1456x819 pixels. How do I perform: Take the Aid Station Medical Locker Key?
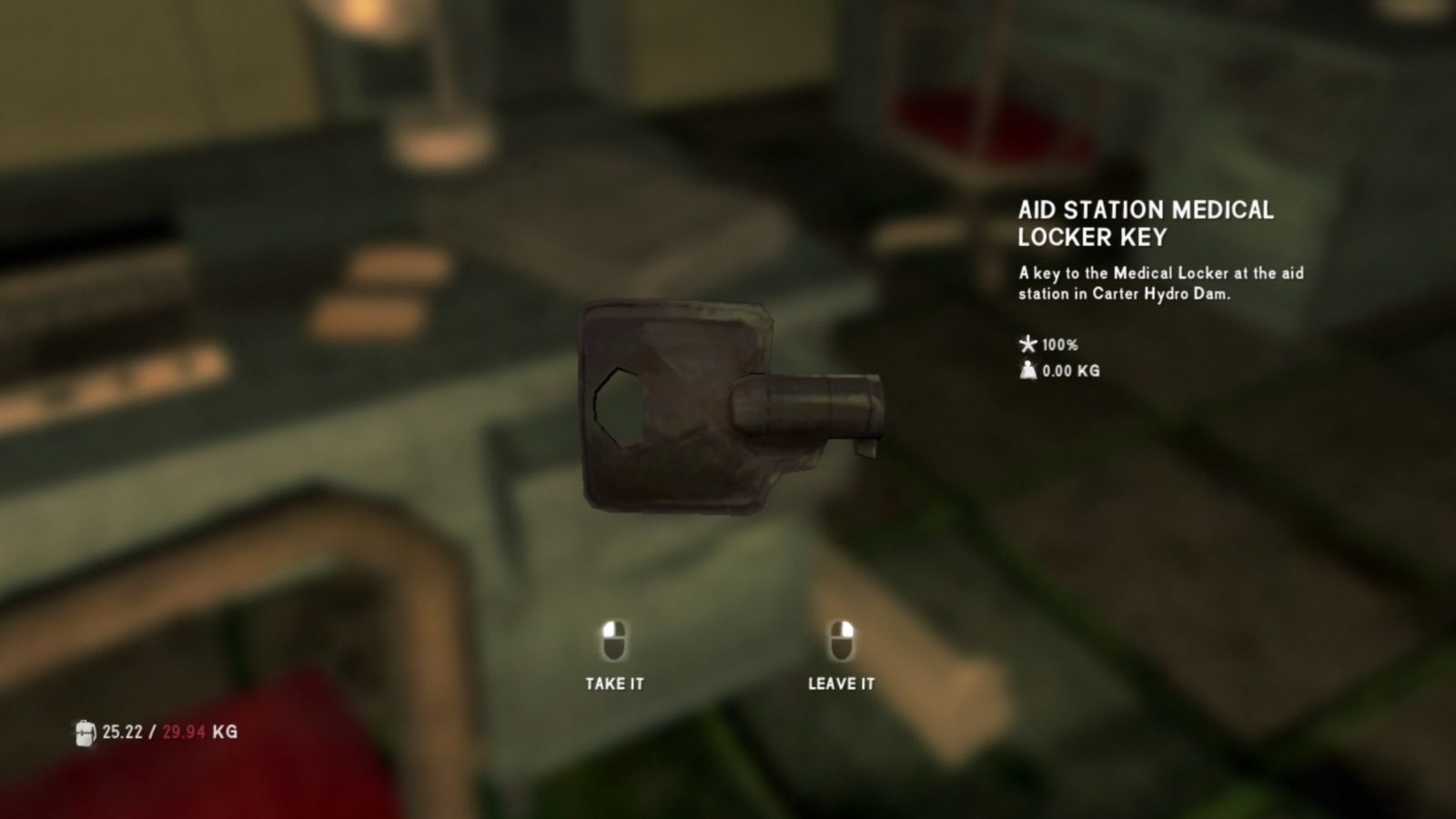(x=614, y=657)
